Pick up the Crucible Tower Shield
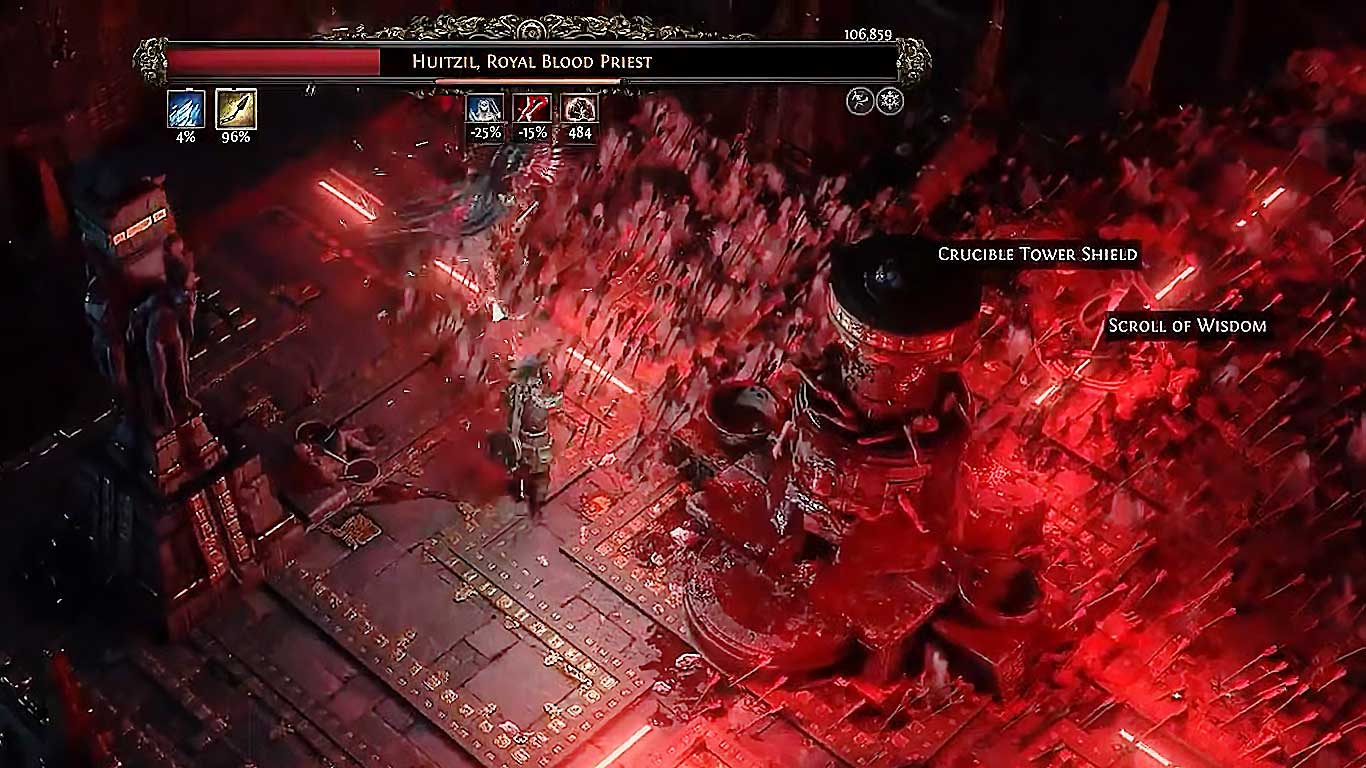Viewport: 1366px width, 768px height. (1036, 254)
